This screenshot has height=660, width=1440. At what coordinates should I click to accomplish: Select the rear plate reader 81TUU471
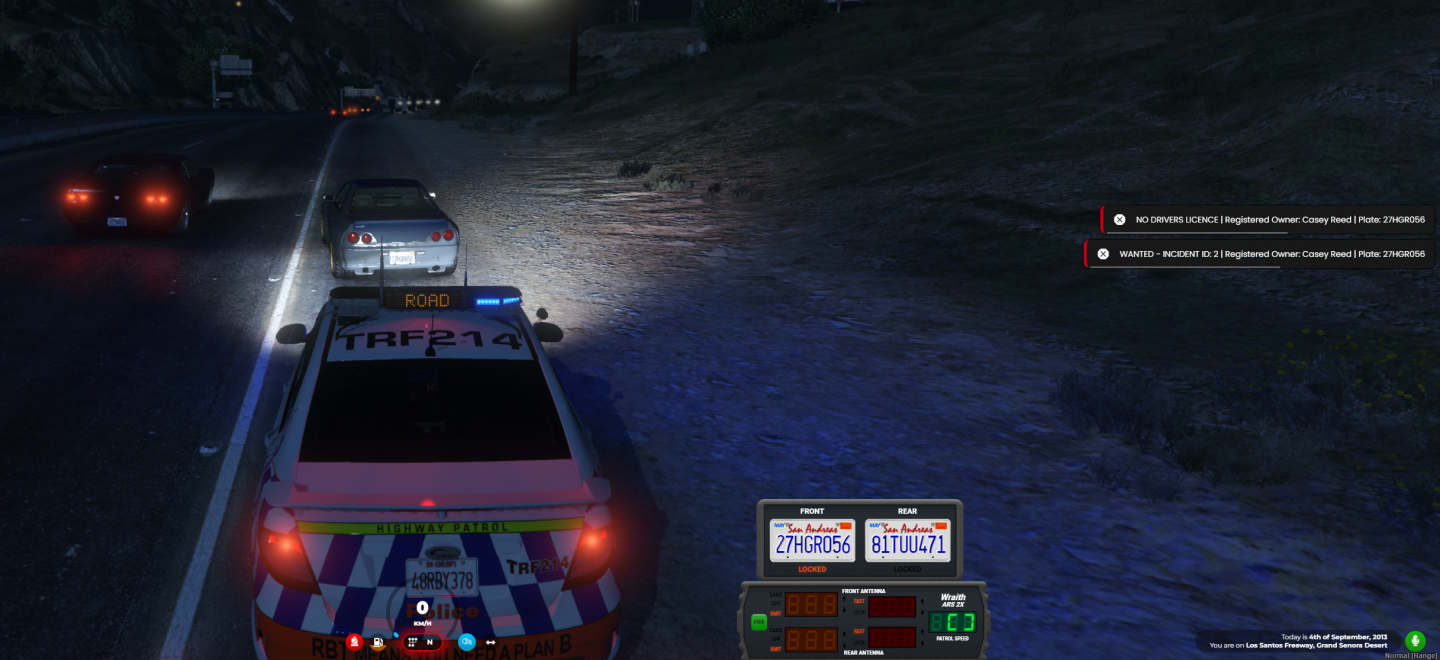[908, 541]
